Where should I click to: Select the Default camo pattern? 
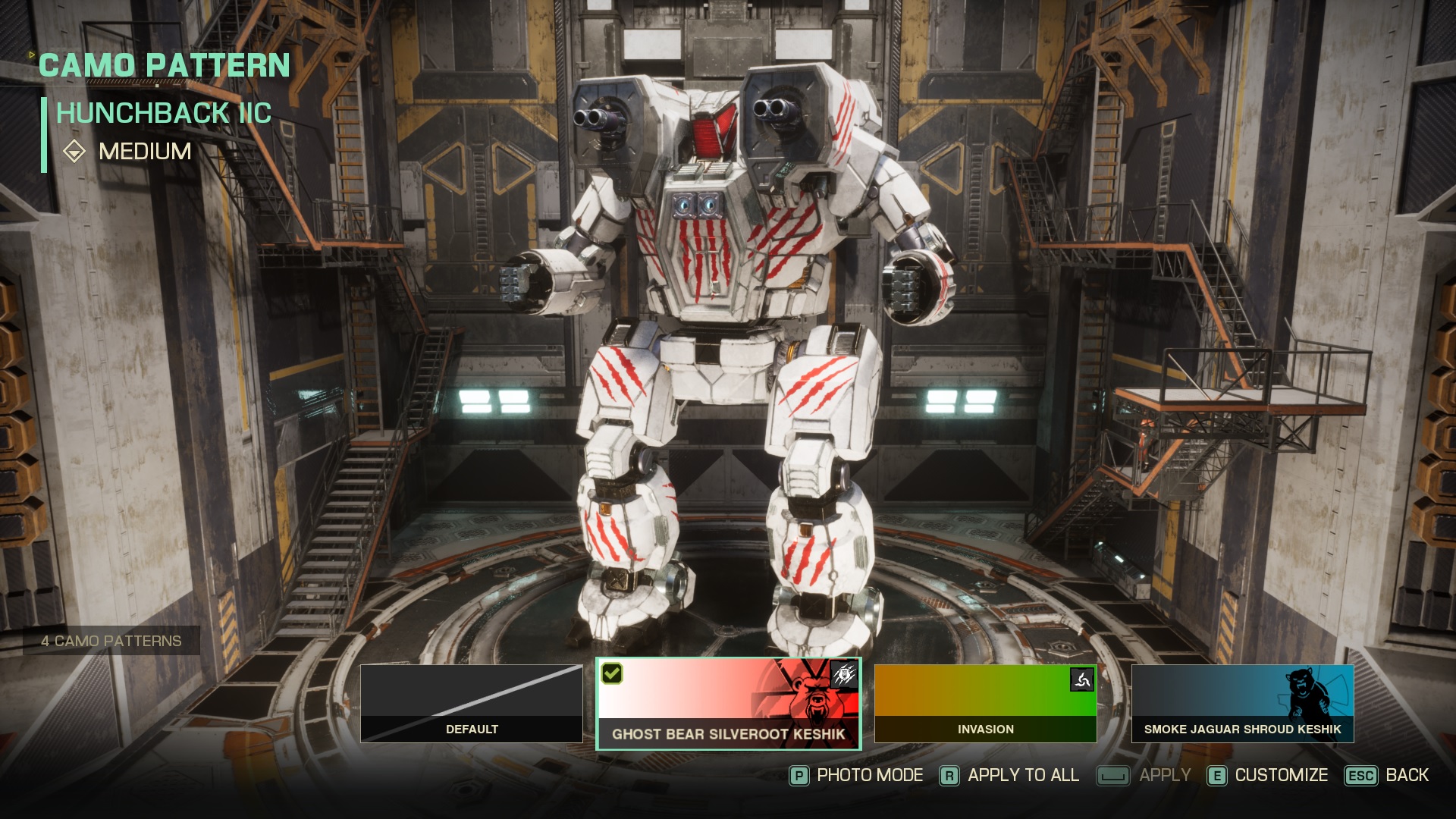[471, 703]
